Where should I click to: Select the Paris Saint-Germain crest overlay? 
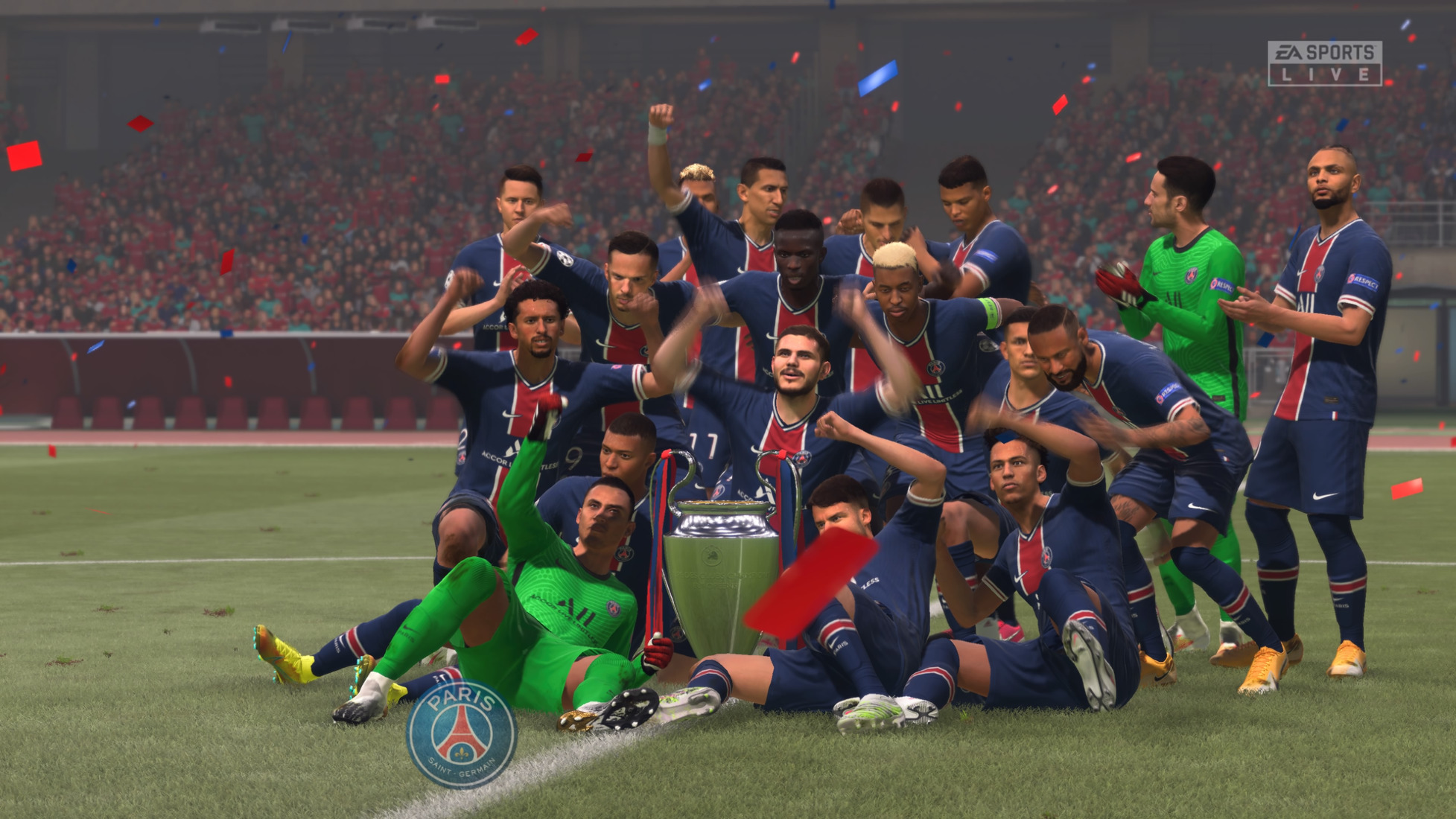[462, 734]
